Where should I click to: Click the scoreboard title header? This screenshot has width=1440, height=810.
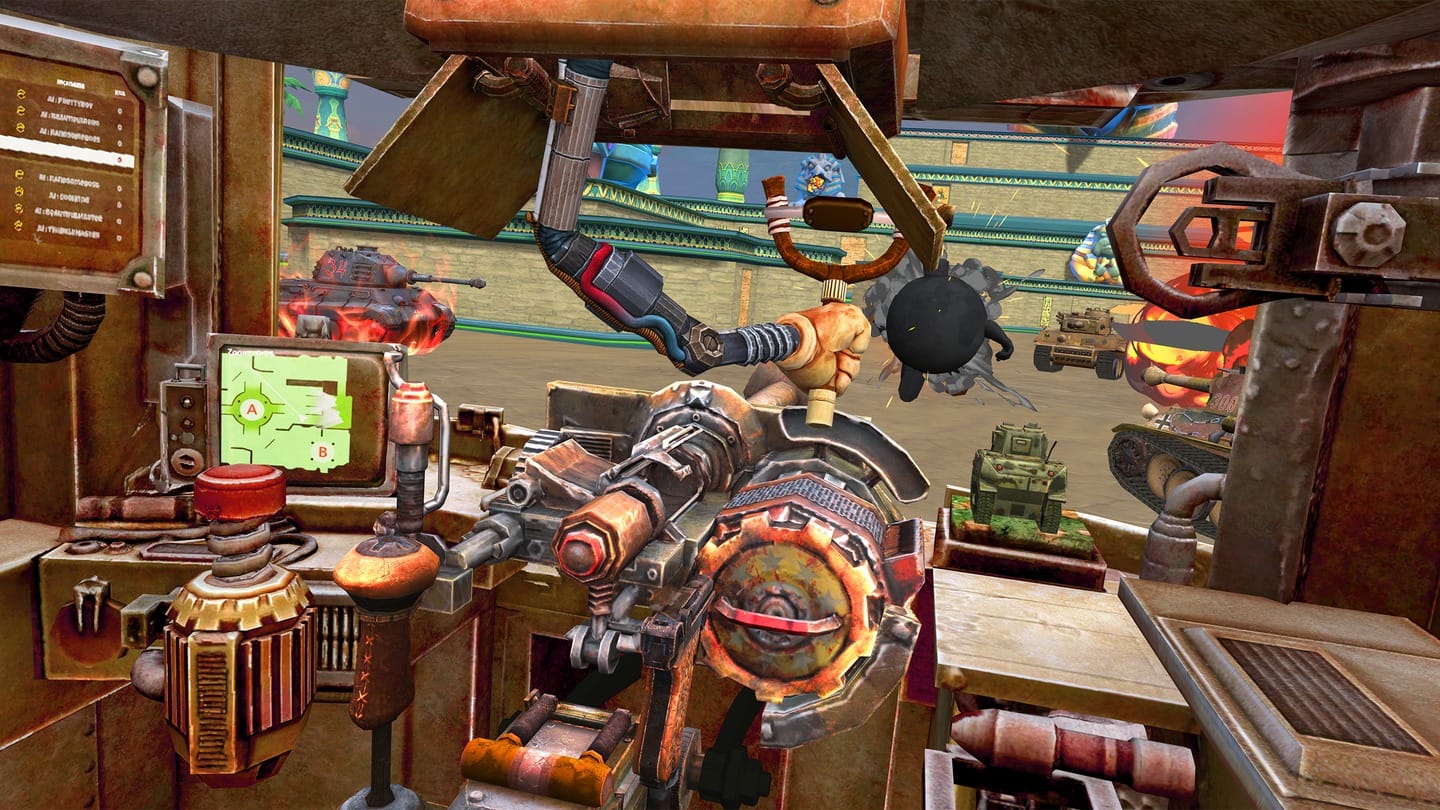pos(70,82)
